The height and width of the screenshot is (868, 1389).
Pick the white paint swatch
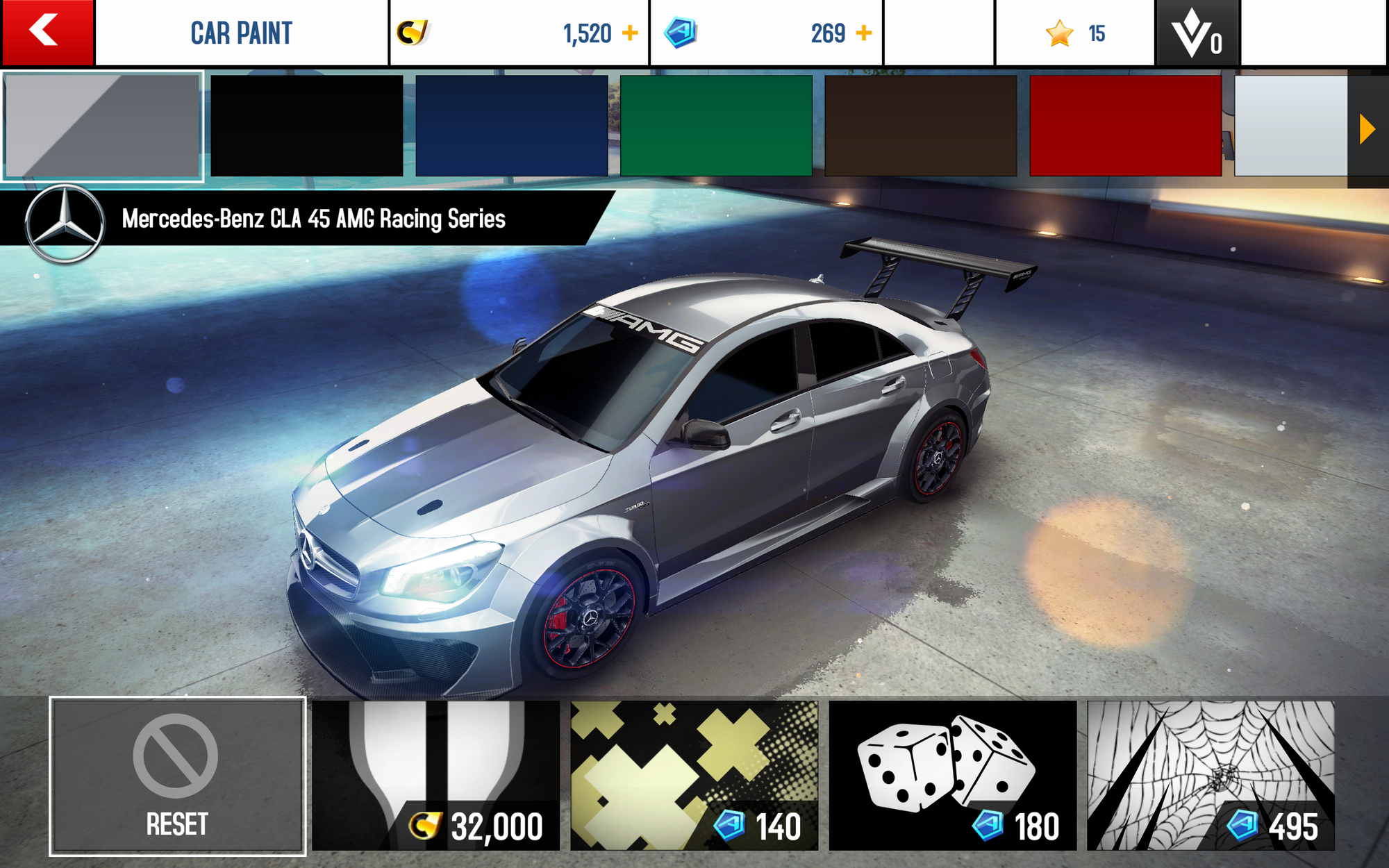[x=1290, y=126]
